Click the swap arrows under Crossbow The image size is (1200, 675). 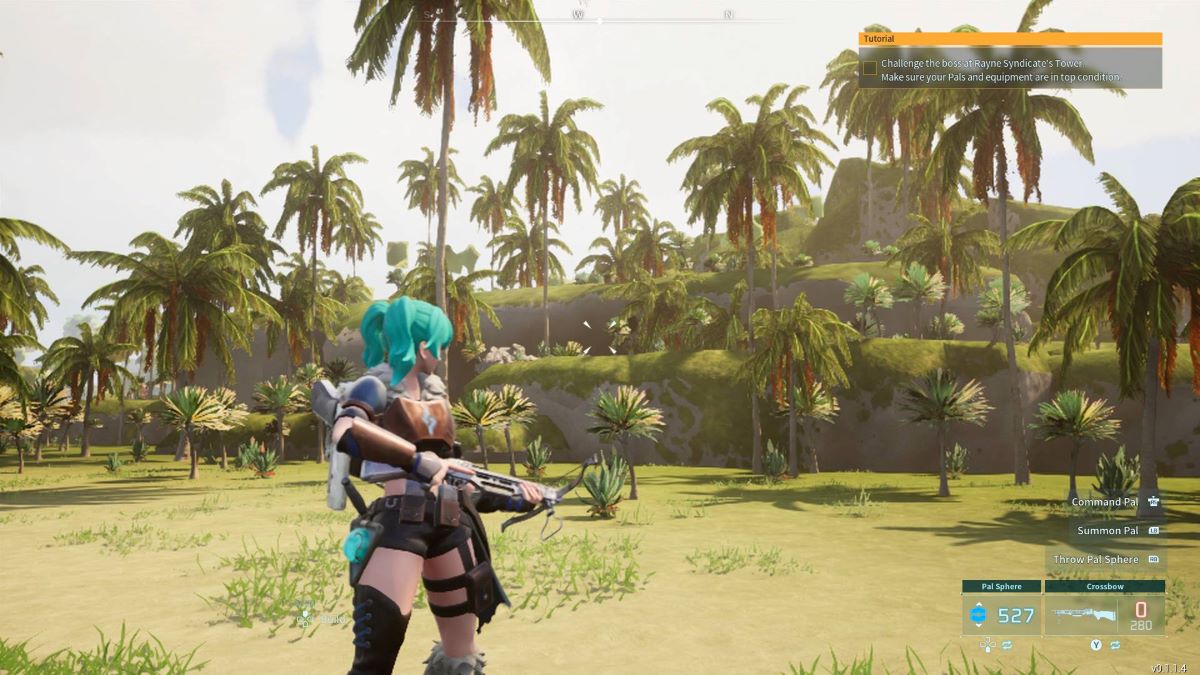[1116, 645]
